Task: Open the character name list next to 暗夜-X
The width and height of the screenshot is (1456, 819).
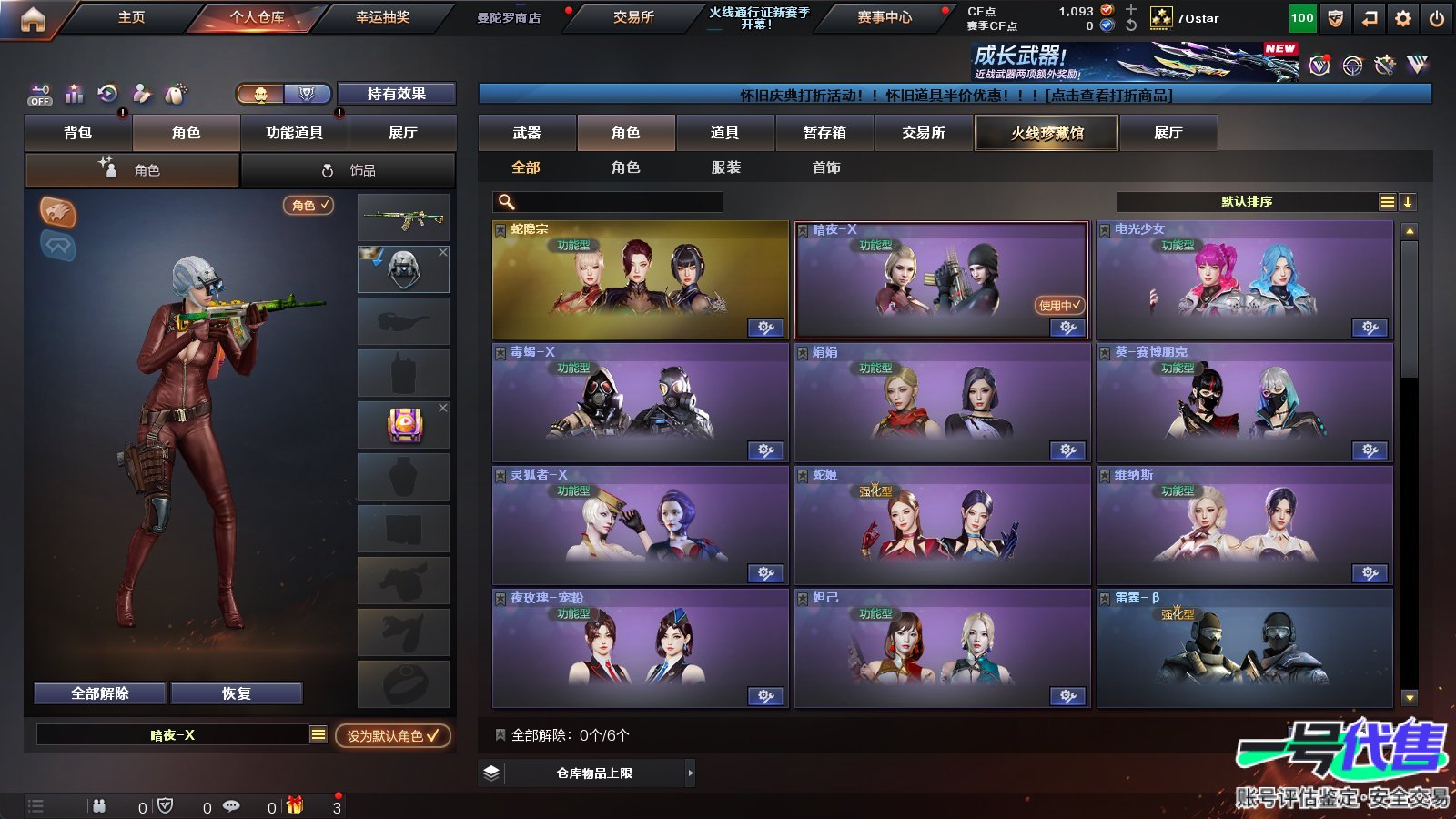Action: pos(319,733)
